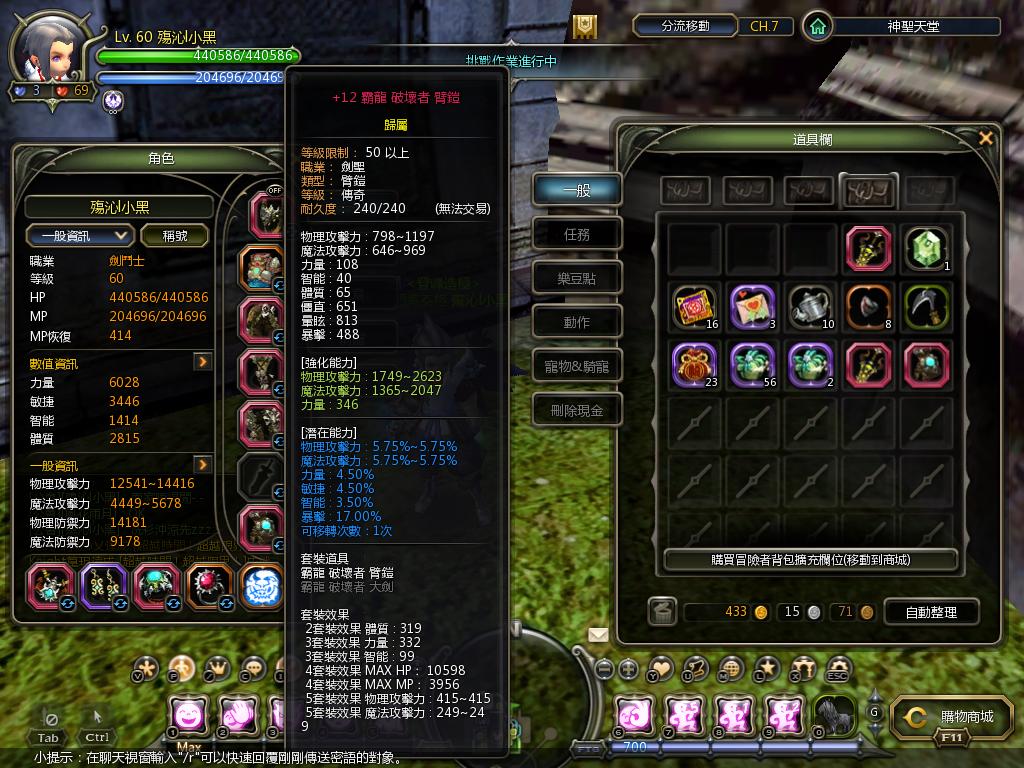Click the 刪除現金 button
This screenshot has height=768, width=1024.
576,411
